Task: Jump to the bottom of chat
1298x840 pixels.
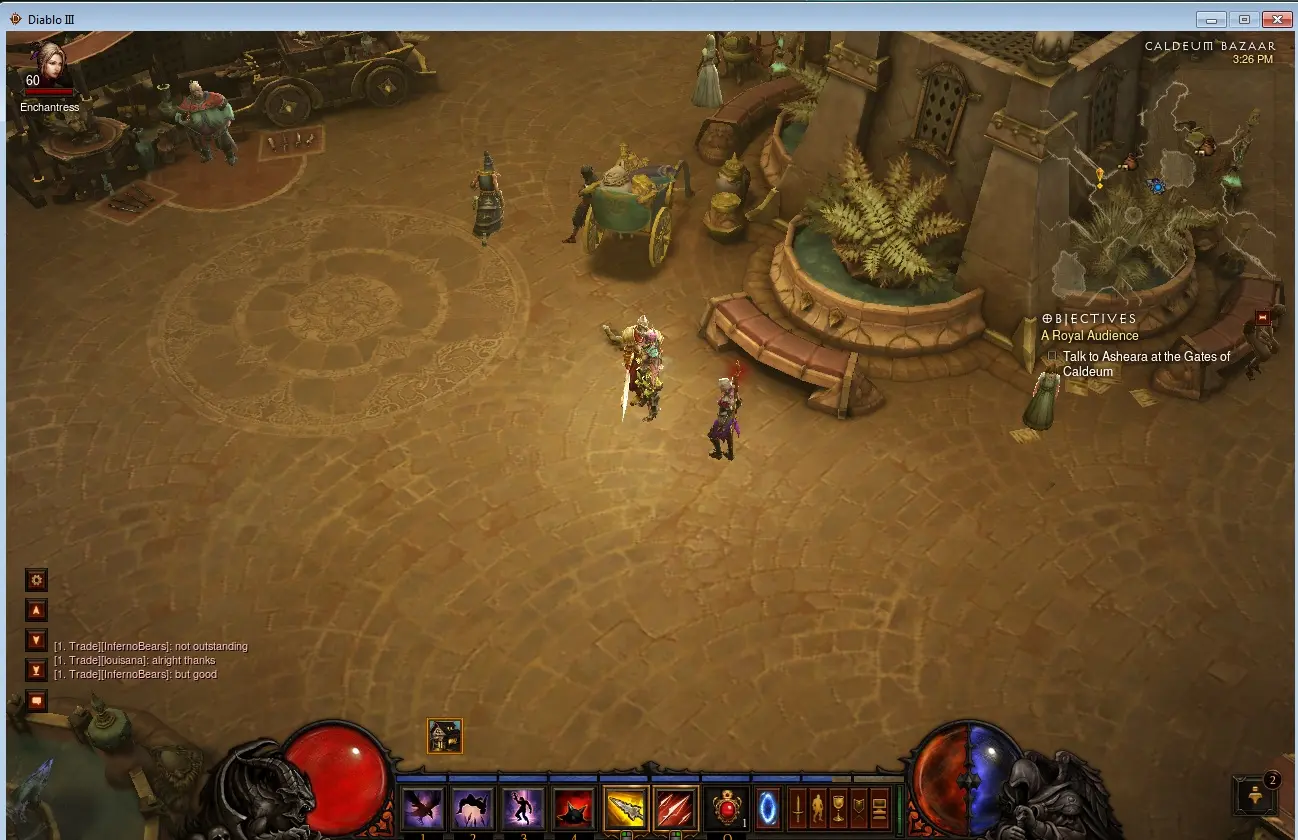Action: tap(37, 670)
